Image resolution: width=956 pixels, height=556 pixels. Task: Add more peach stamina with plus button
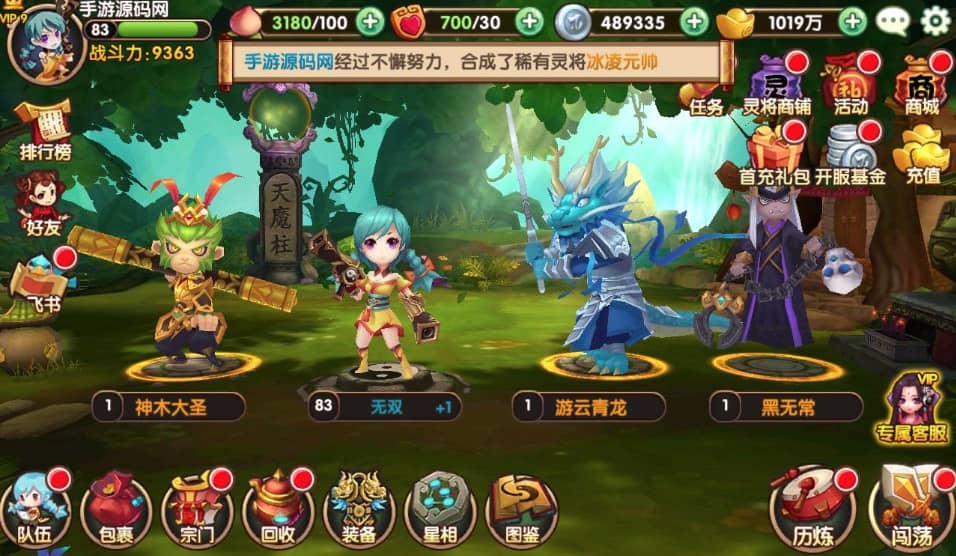click(369, 20)
